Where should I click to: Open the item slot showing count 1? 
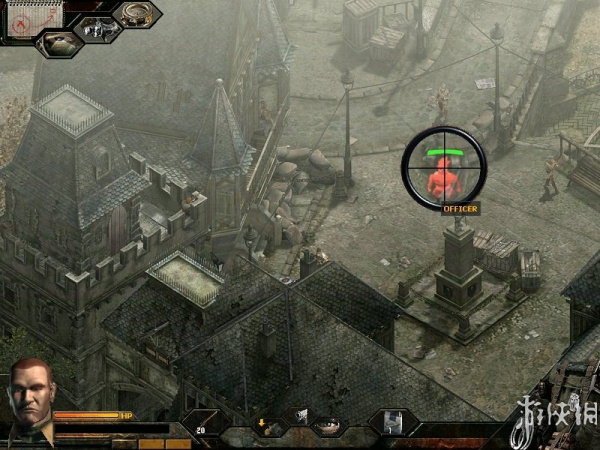tap(392, 423)
